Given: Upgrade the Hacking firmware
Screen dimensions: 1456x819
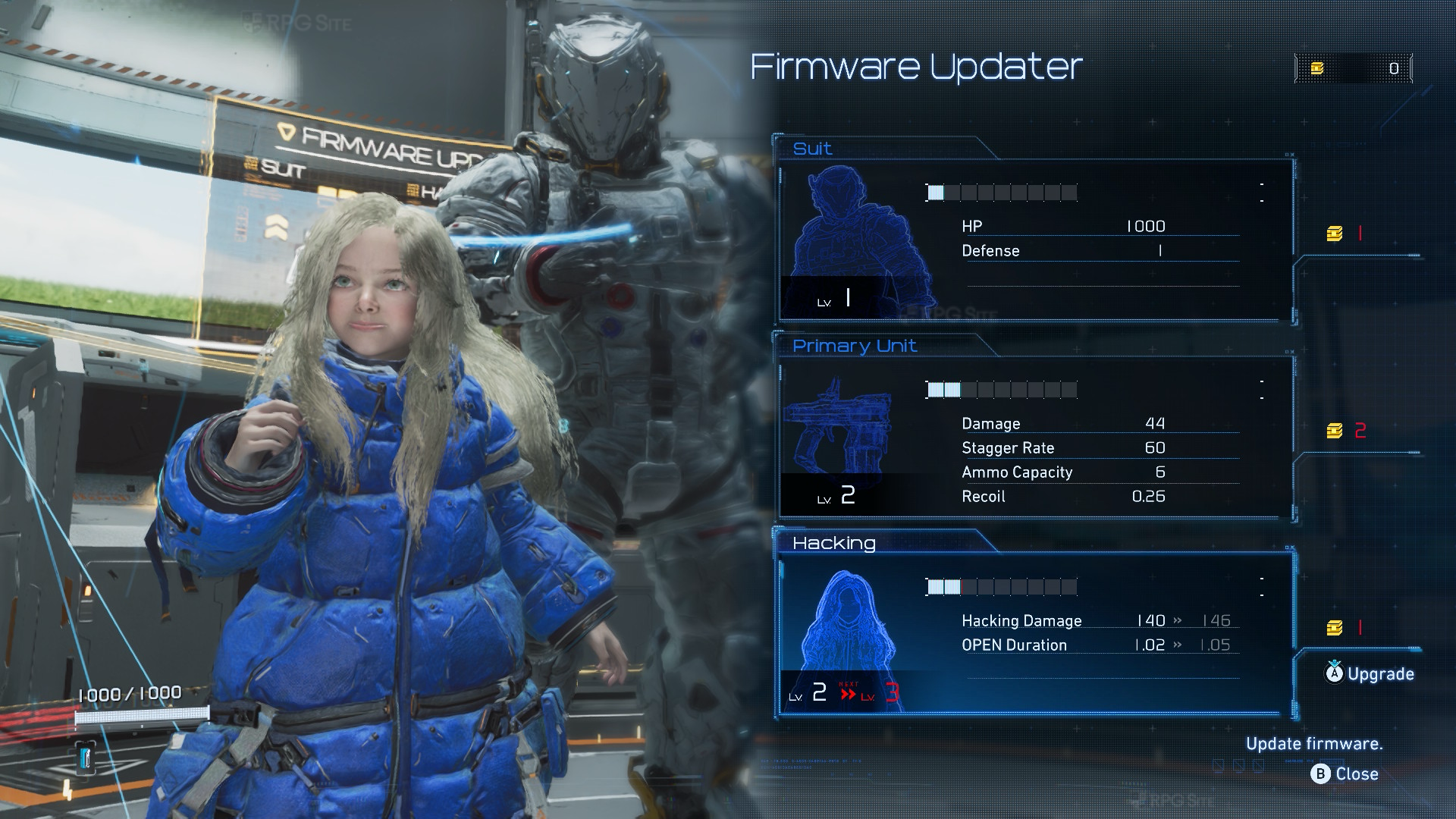Looking at the screenshot, I should (1370, 673).
